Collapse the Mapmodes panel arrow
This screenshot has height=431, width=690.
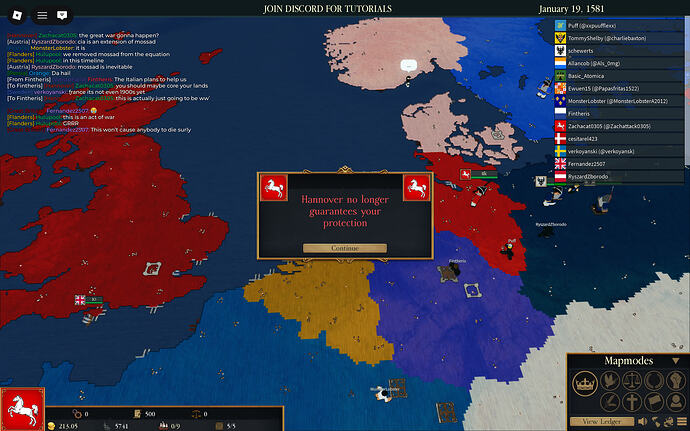pos(678,360)
